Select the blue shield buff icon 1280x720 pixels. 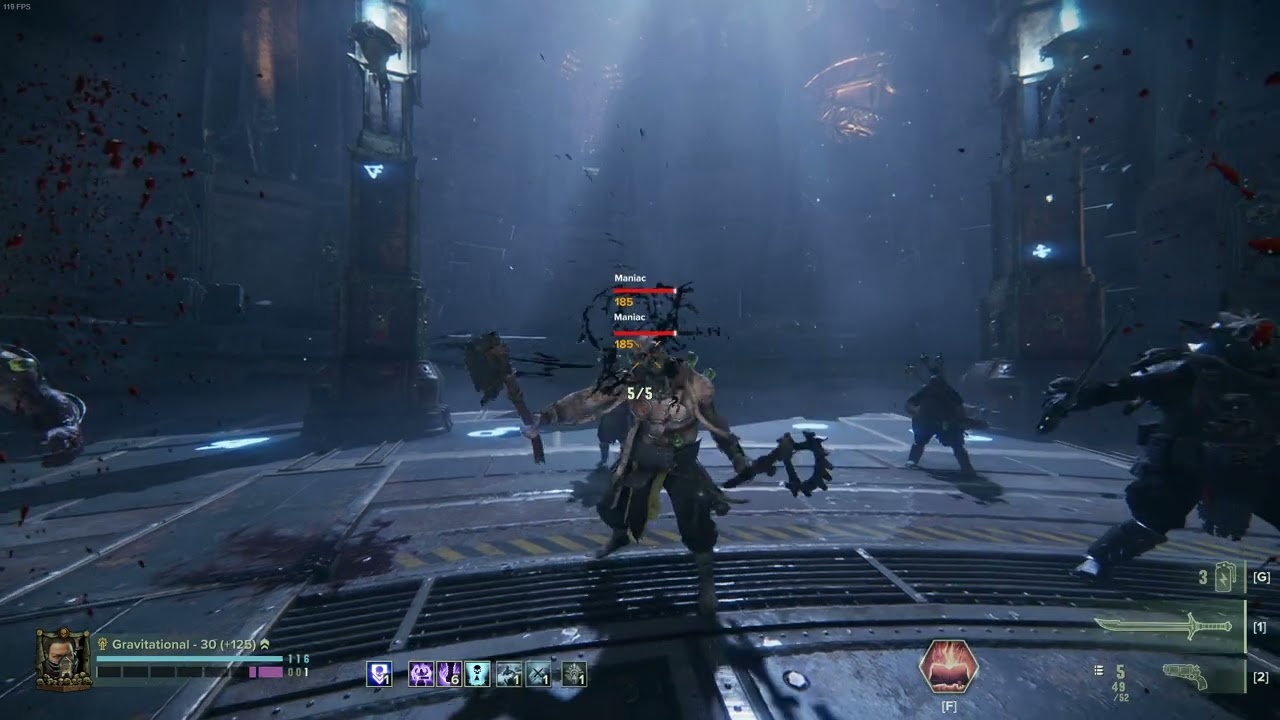coord(379,674)
